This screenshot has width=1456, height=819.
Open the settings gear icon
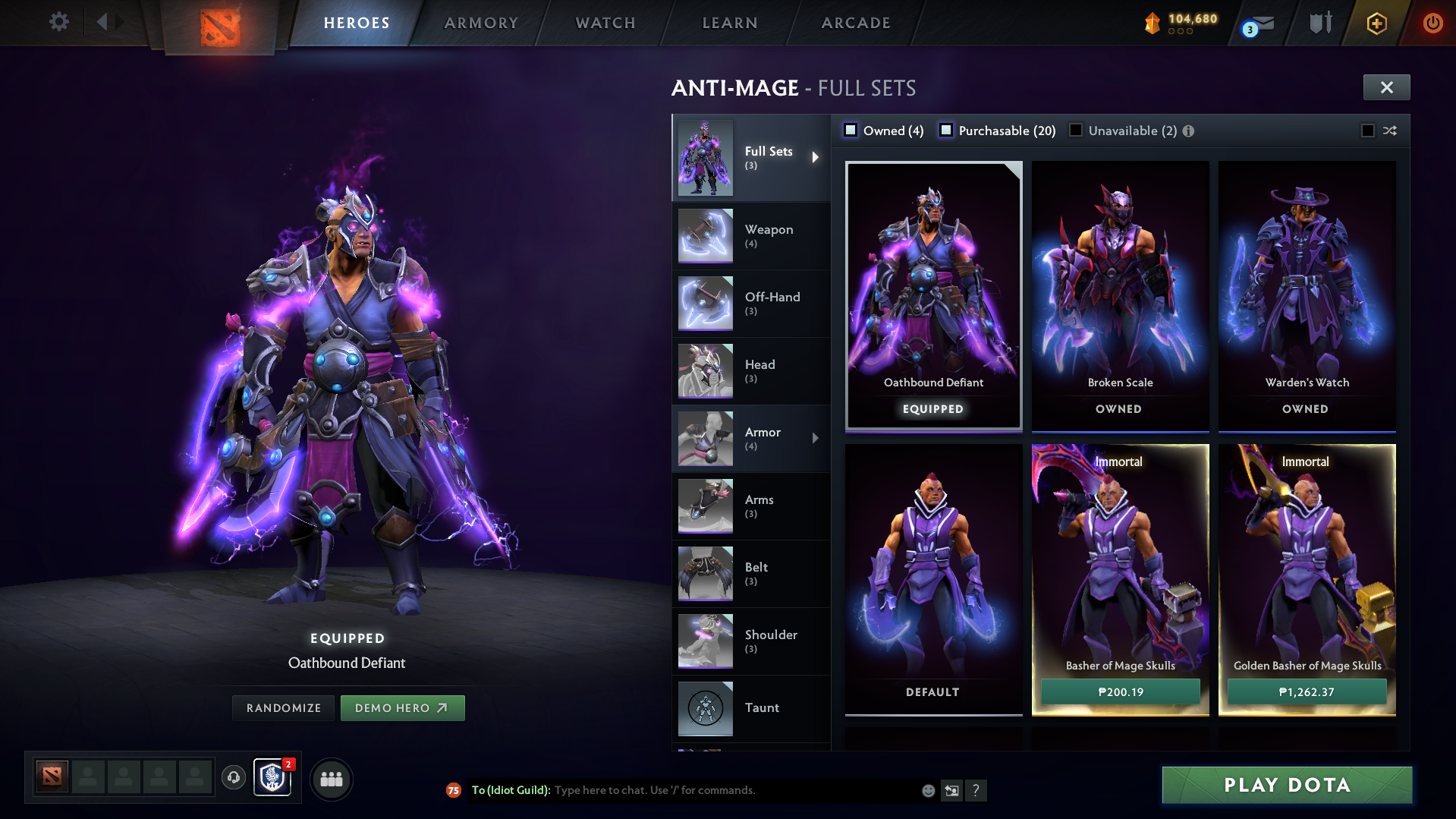58,22
